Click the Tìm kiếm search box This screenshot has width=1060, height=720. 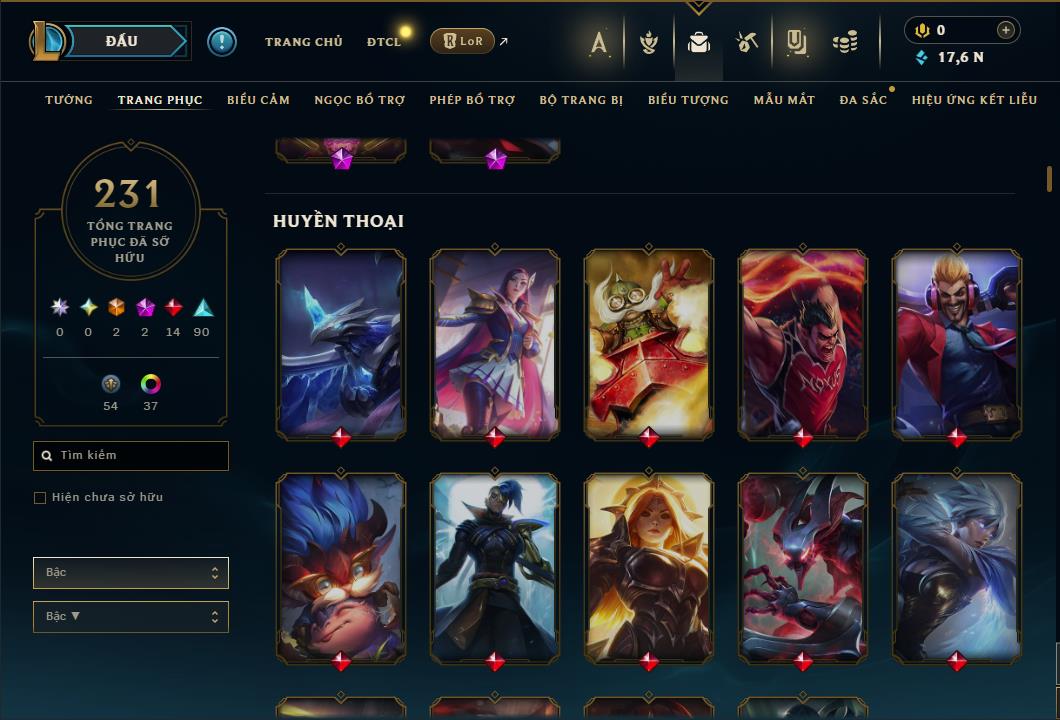click(131, 456)
